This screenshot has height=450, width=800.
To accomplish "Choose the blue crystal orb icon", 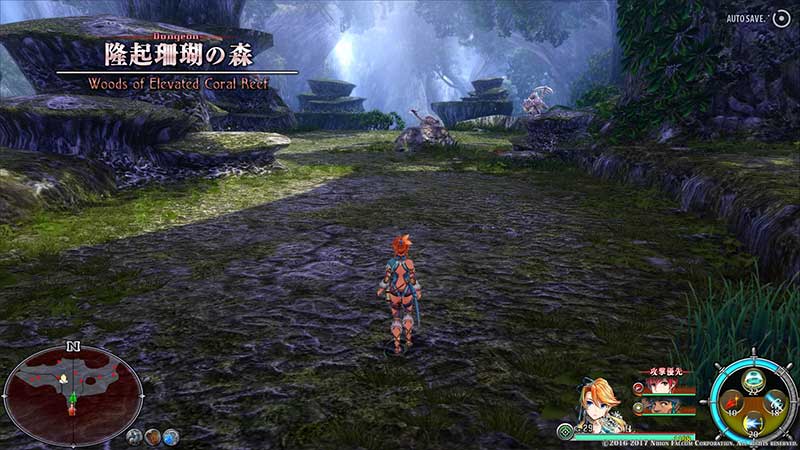I will click(x=171, y=436).
